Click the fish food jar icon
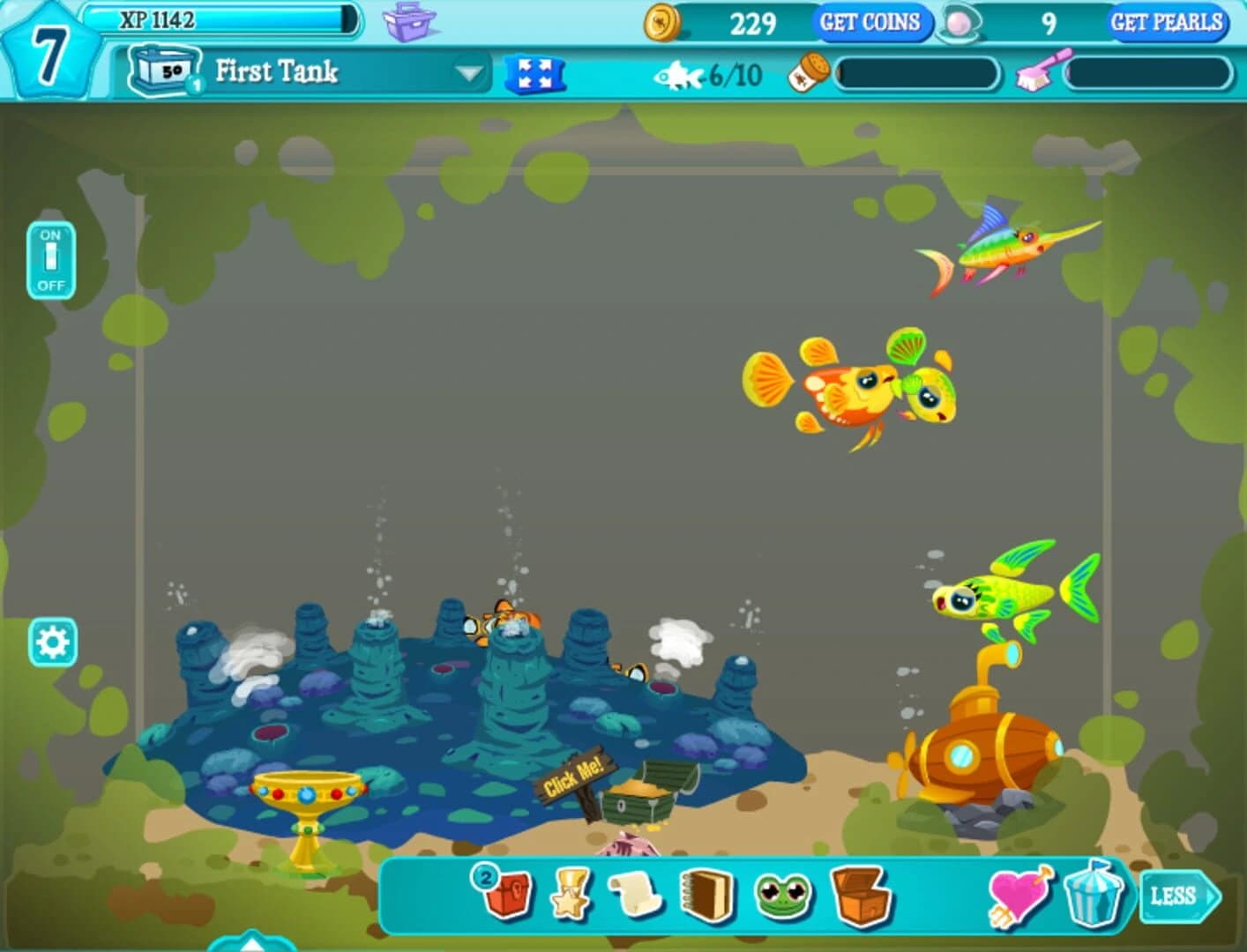 (x=810, y=72)
